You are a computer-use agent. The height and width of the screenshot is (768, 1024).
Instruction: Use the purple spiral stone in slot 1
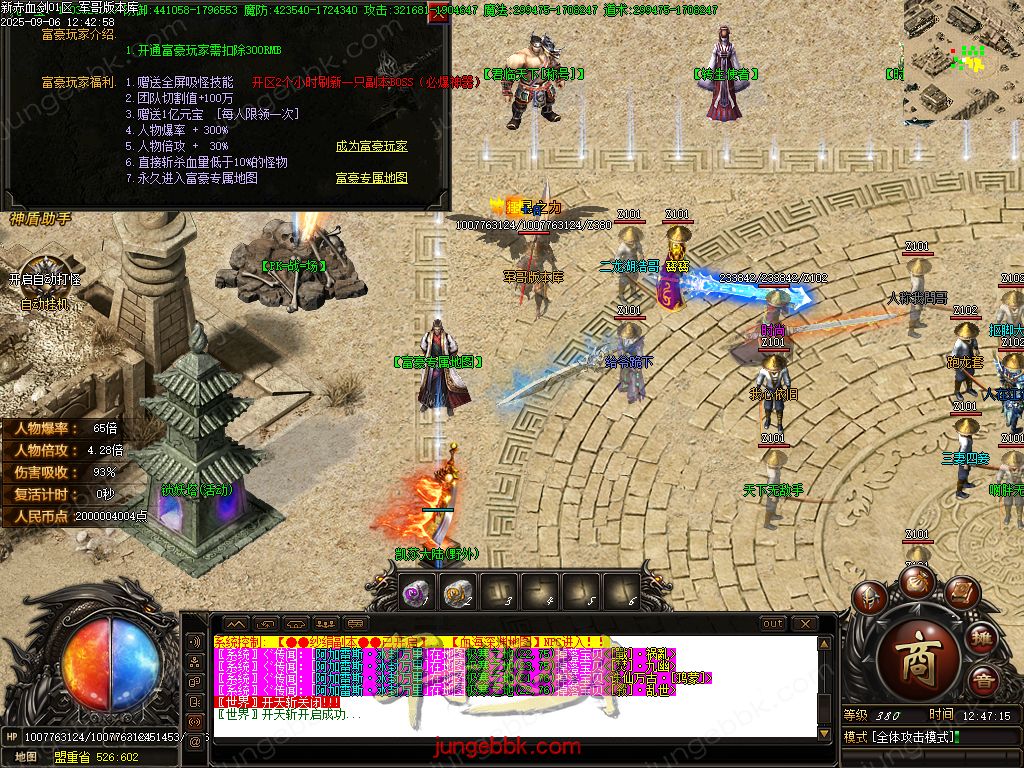click(415, 593)
